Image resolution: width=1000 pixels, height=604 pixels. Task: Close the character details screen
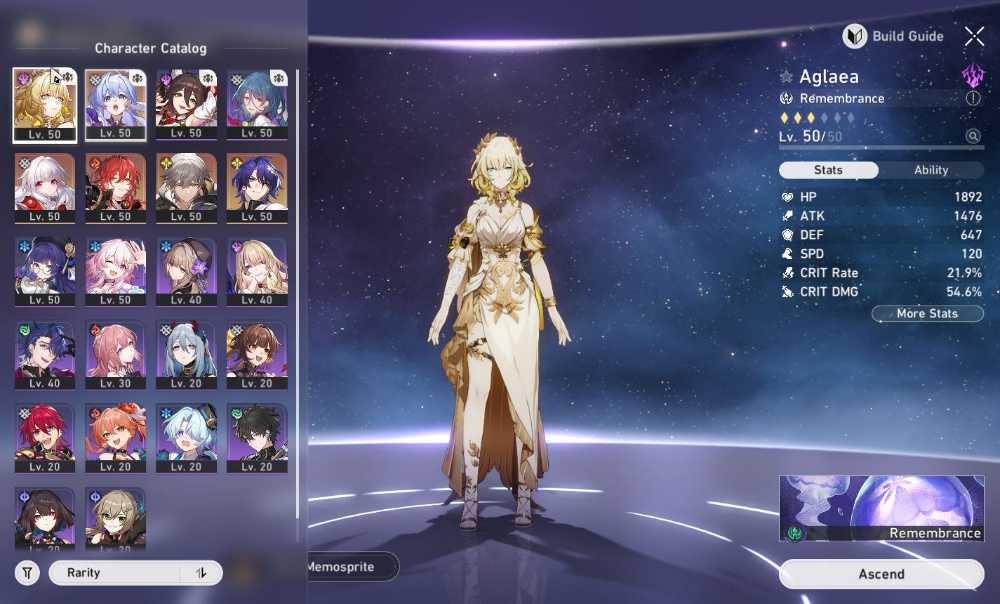click(974, 37)
